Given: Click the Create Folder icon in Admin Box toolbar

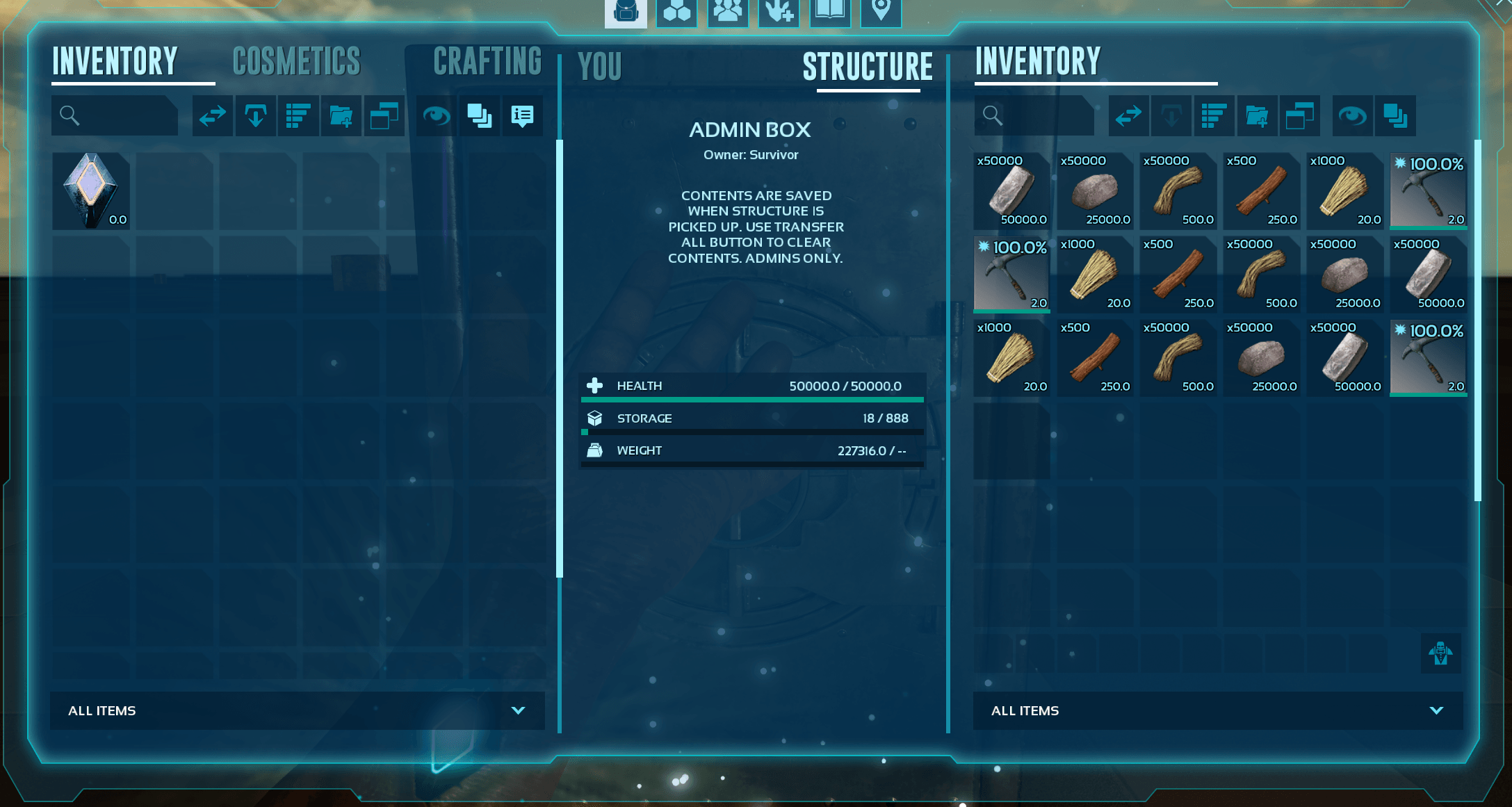Looking at the screenshot, I should click(1258, 115).
